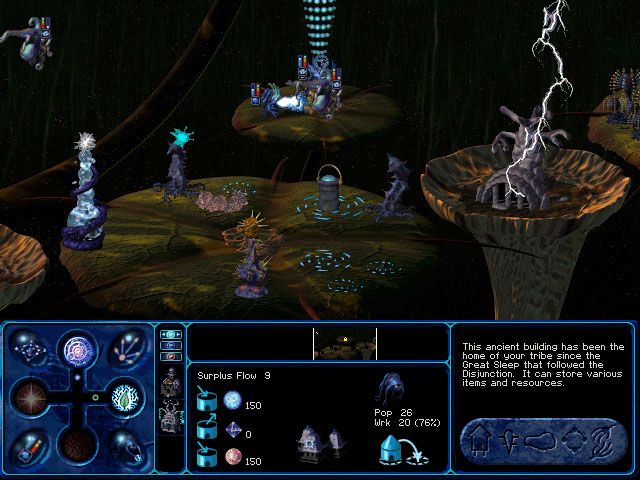
Task: Click the top small filter button above portraits
Action: click(x=169, y=334)
